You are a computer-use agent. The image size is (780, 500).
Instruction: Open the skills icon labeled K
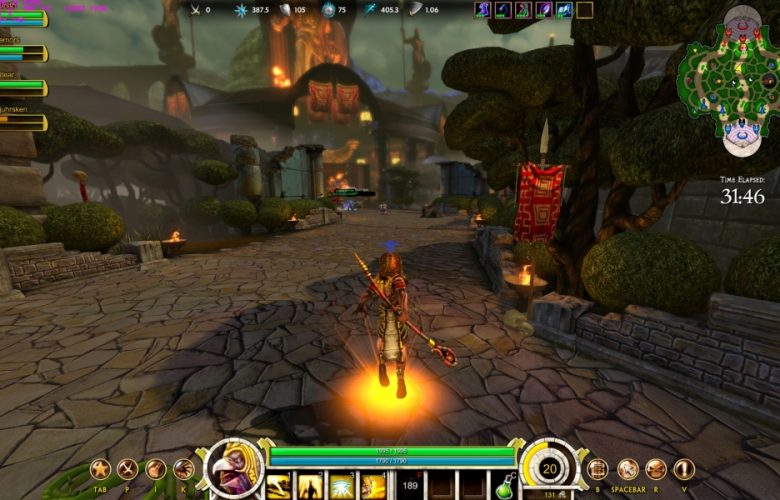click(183, 469)
